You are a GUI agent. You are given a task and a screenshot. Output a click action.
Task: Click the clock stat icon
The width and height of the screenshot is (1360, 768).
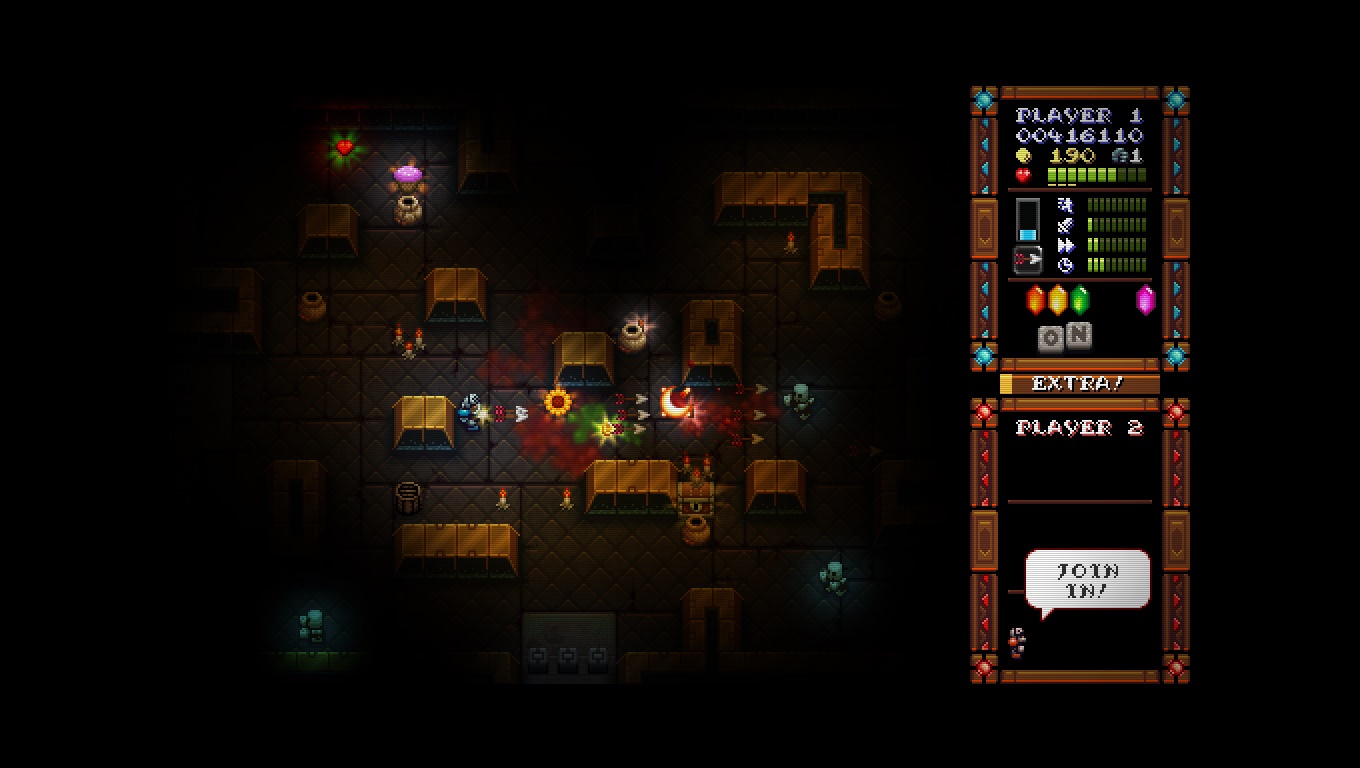pyautogui.click(x=1065, y=265)
